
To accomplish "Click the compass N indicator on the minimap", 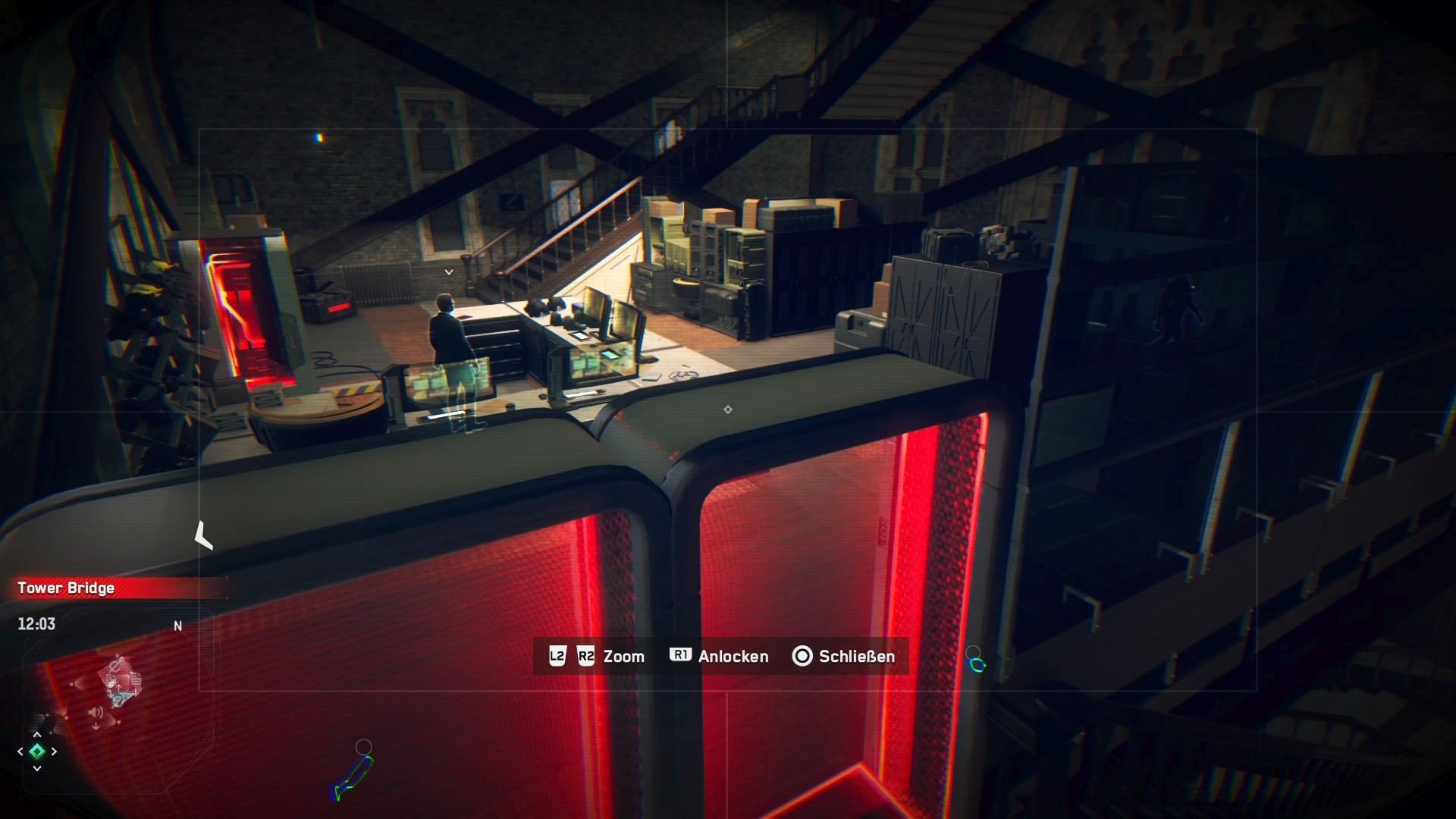I will tap(177, 626).
